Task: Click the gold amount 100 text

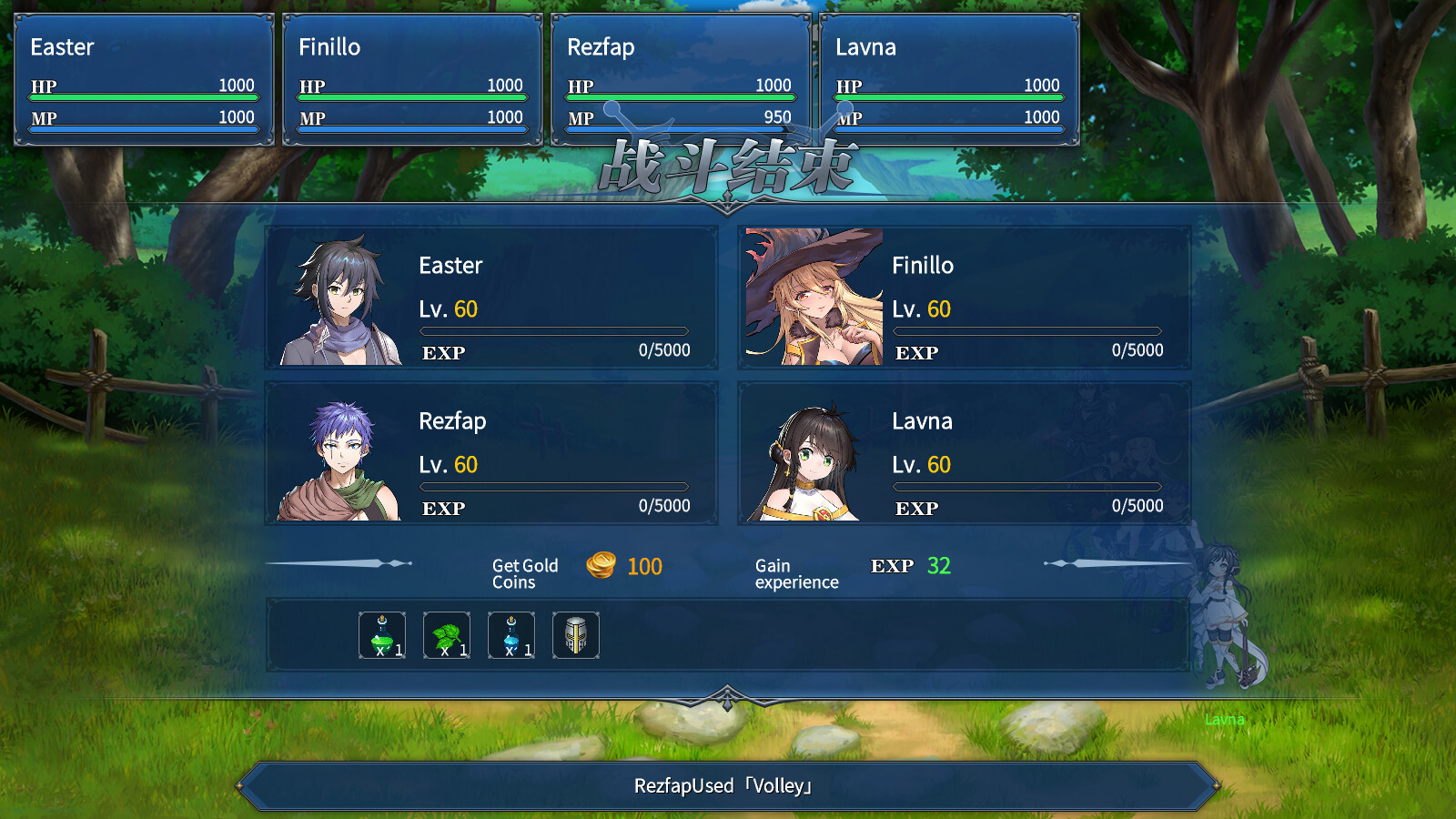Action: point(642,566)
